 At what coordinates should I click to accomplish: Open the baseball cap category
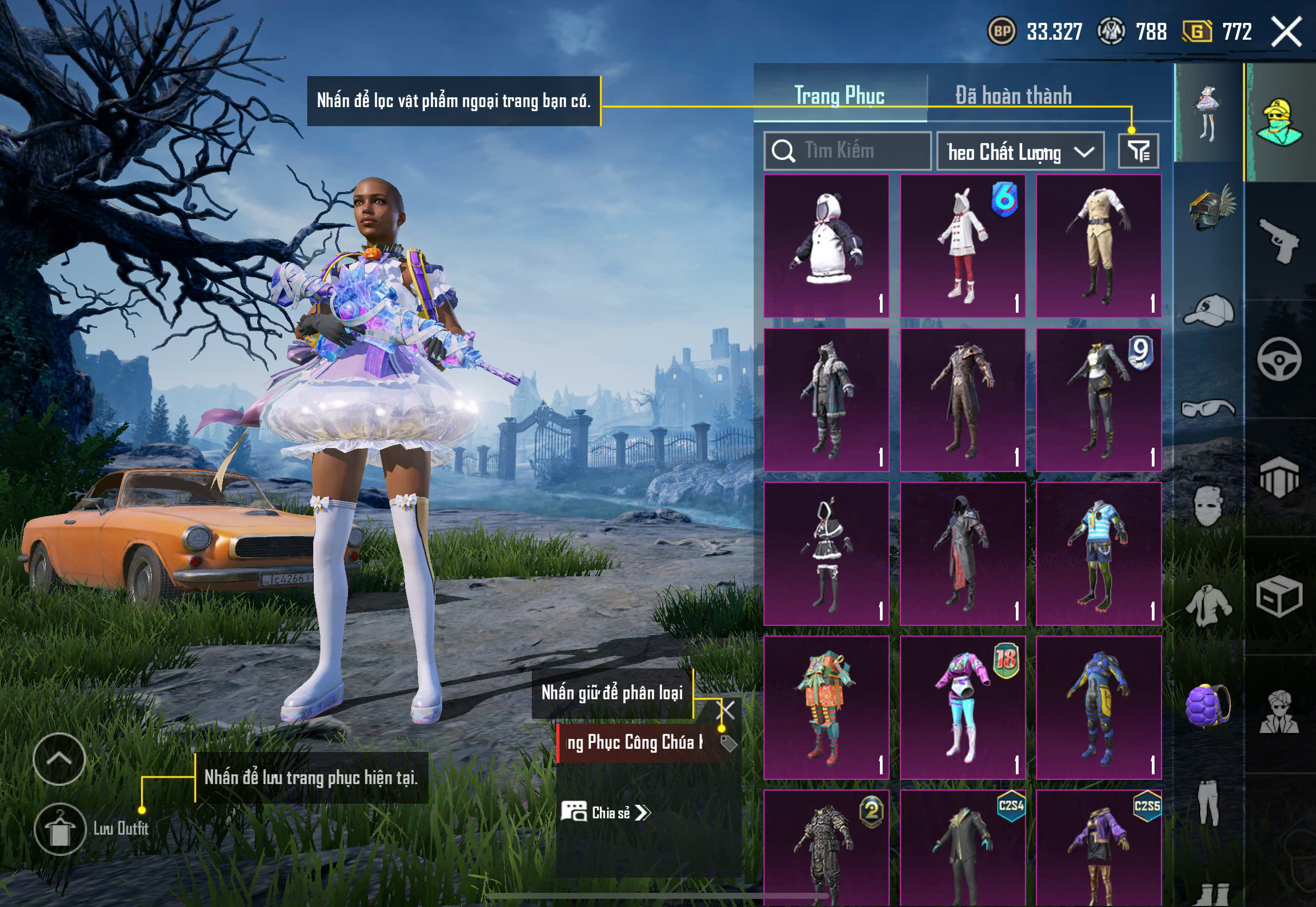point(1209,310)
